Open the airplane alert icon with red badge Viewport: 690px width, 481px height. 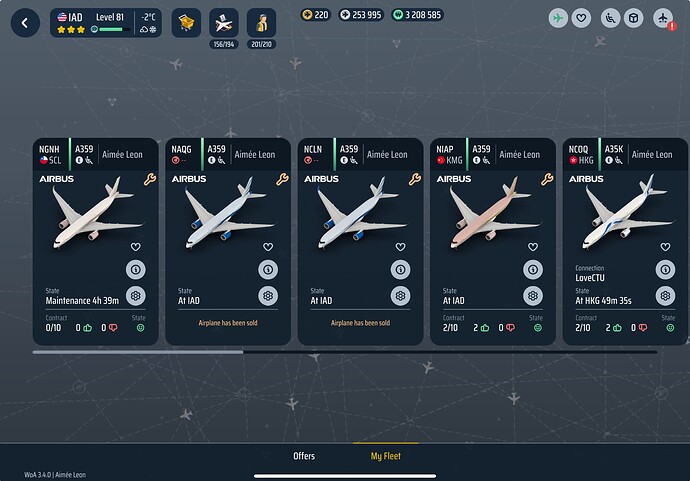point(662,18)
